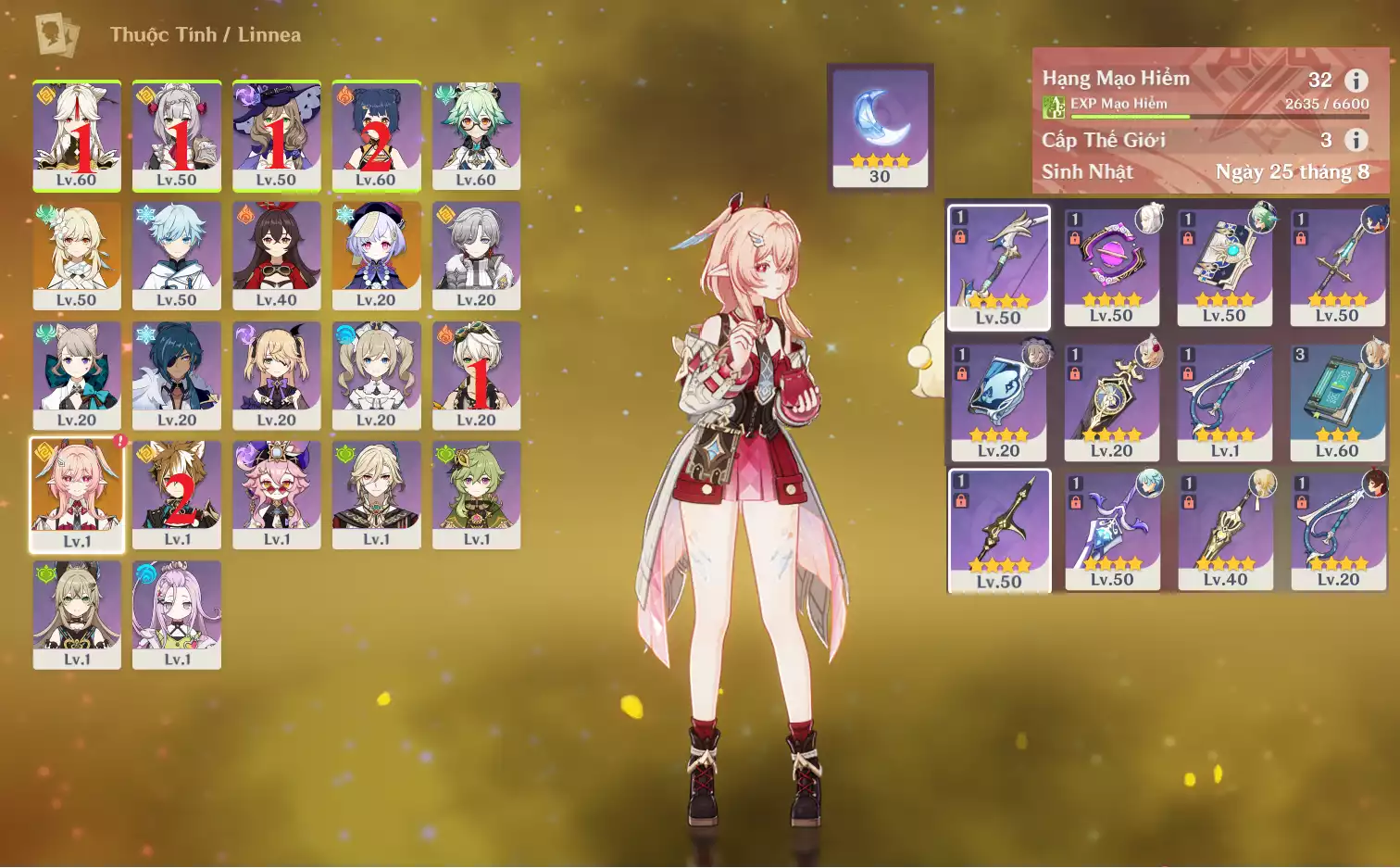Click the Thuộc Tính profile card icon

57,35
